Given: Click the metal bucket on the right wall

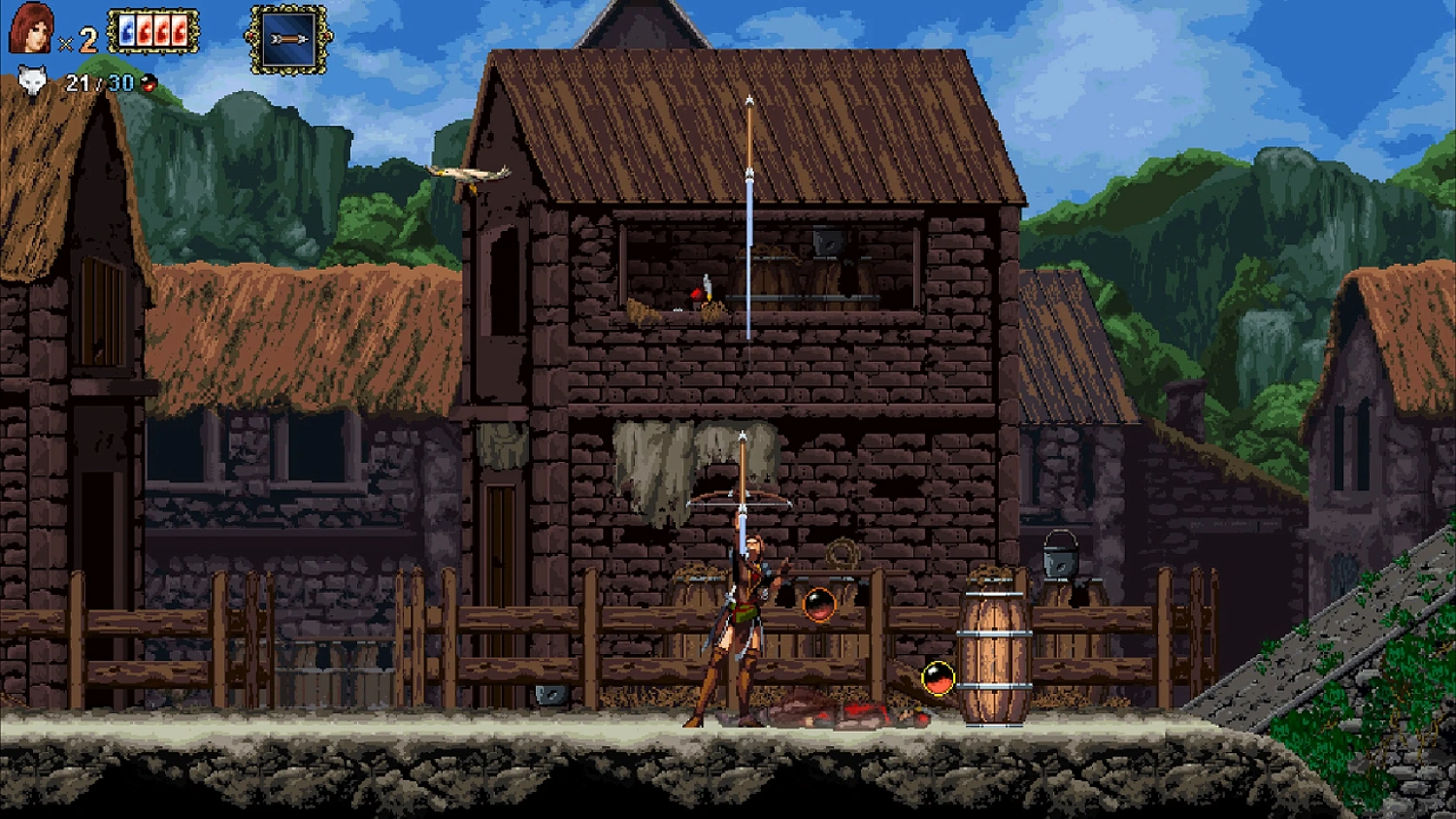Looking at the screenshot, I should coord(1063,558).
